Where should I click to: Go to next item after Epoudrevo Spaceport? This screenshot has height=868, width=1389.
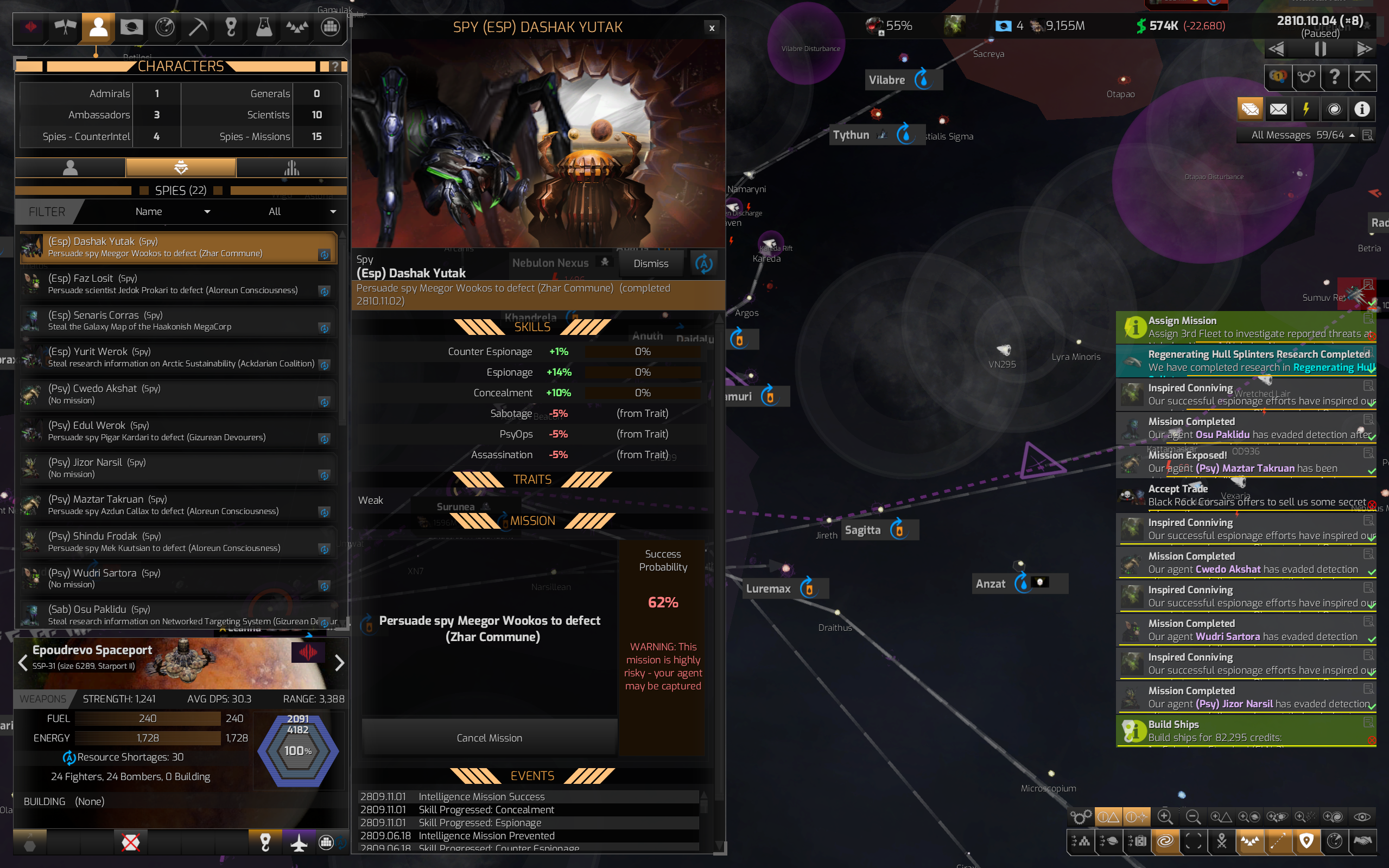(339, 663)
